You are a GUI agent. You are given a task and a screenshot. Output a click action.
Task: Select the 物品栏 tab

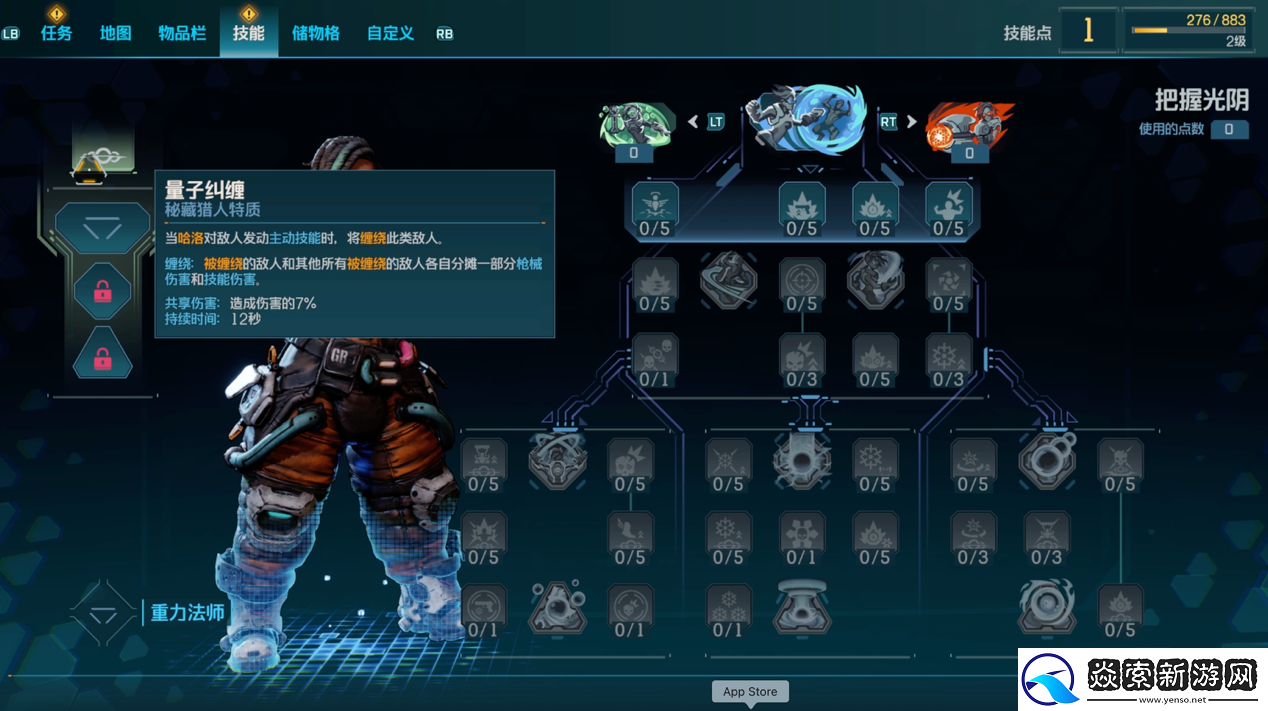click(182, 33)
